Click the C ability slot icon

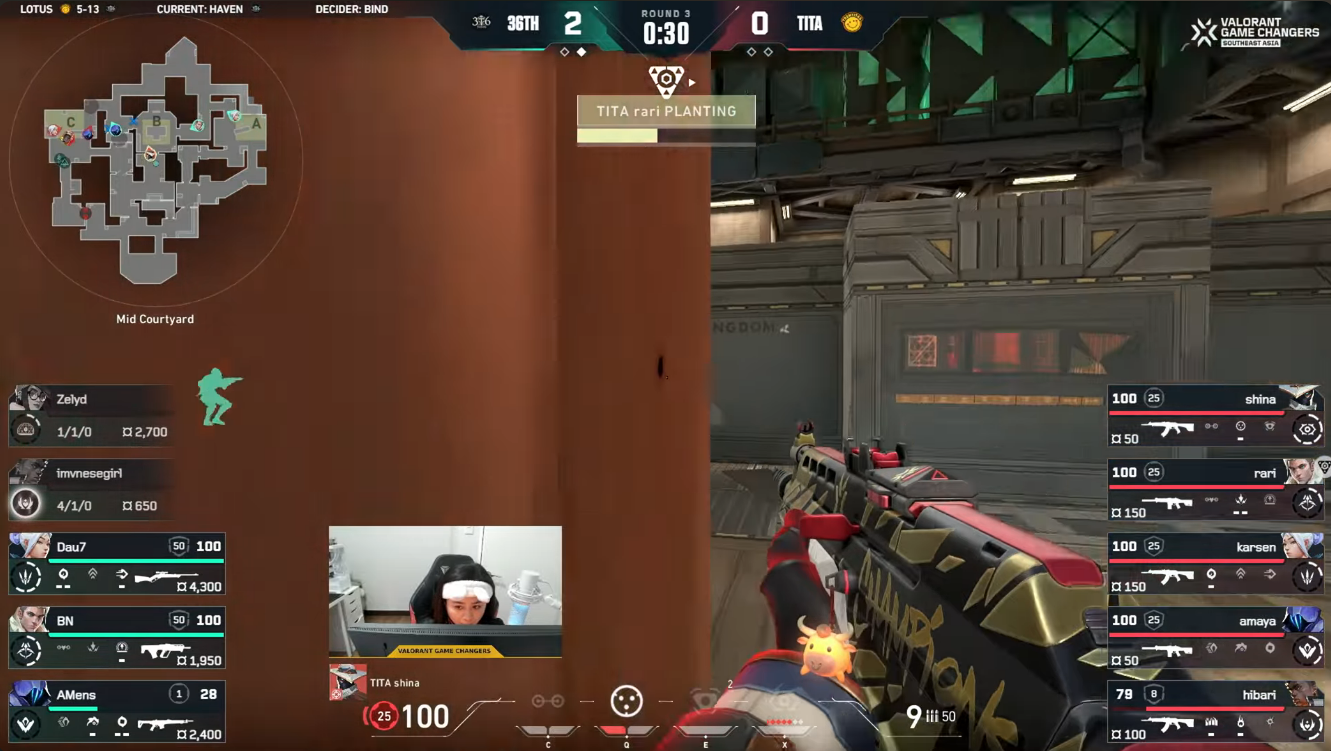click(548, 702)
